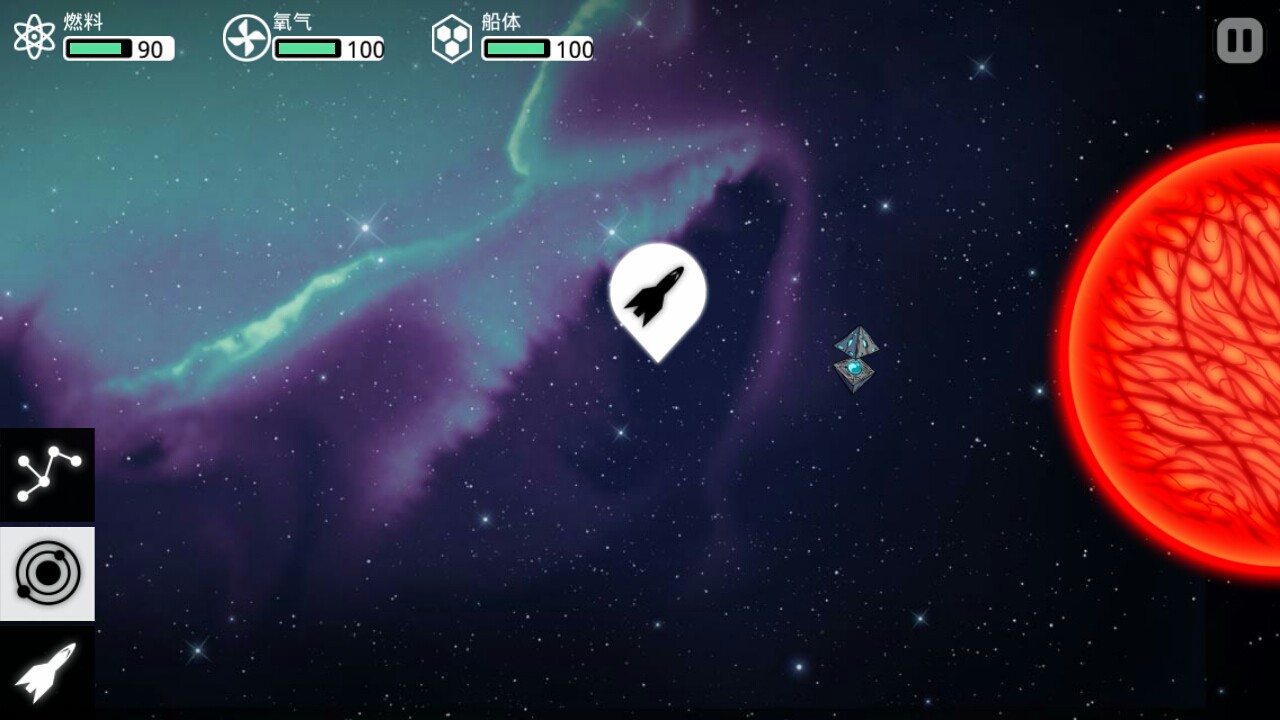Viewport: 1280px width, 720px height.
Task: Open the constellation map panel
Action: (x=47, y=473)
